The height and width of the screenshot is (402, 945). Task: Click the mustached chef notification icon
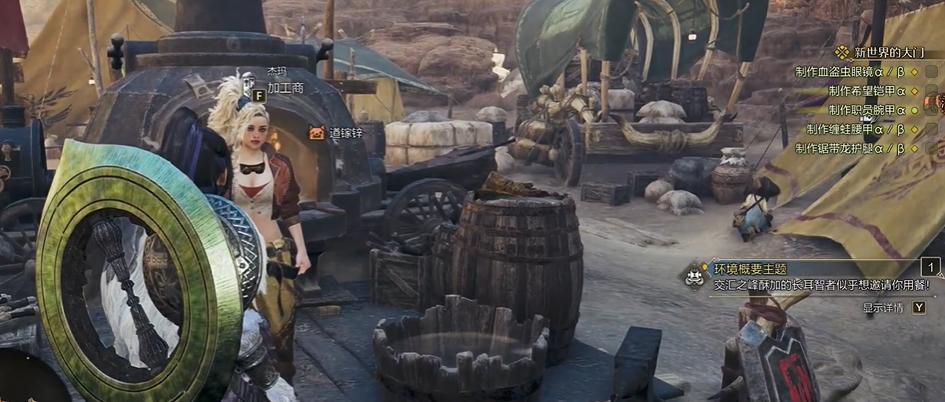[x=693, y=278]
